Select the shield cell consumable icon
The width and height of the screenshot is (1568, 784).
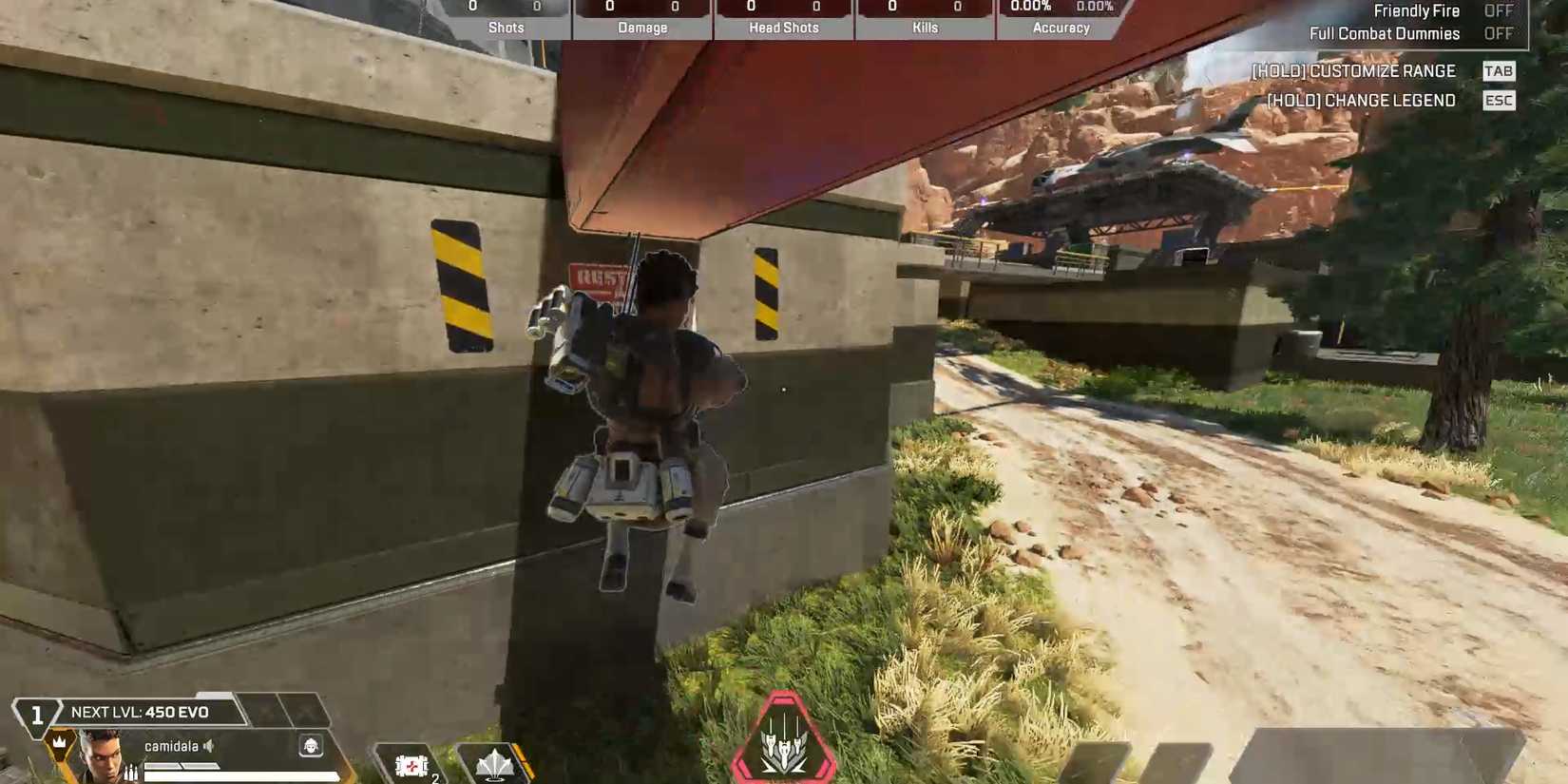(x=495, y=765)
